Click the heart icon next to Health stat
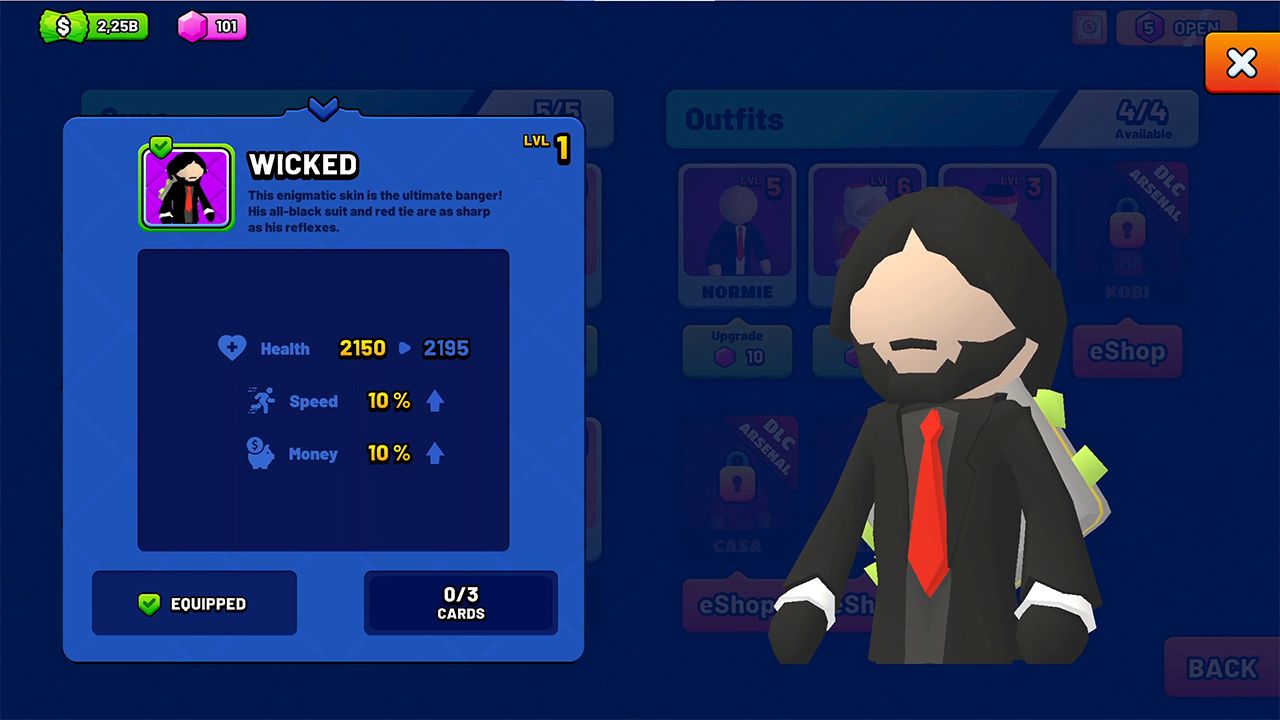 [232, 347]
